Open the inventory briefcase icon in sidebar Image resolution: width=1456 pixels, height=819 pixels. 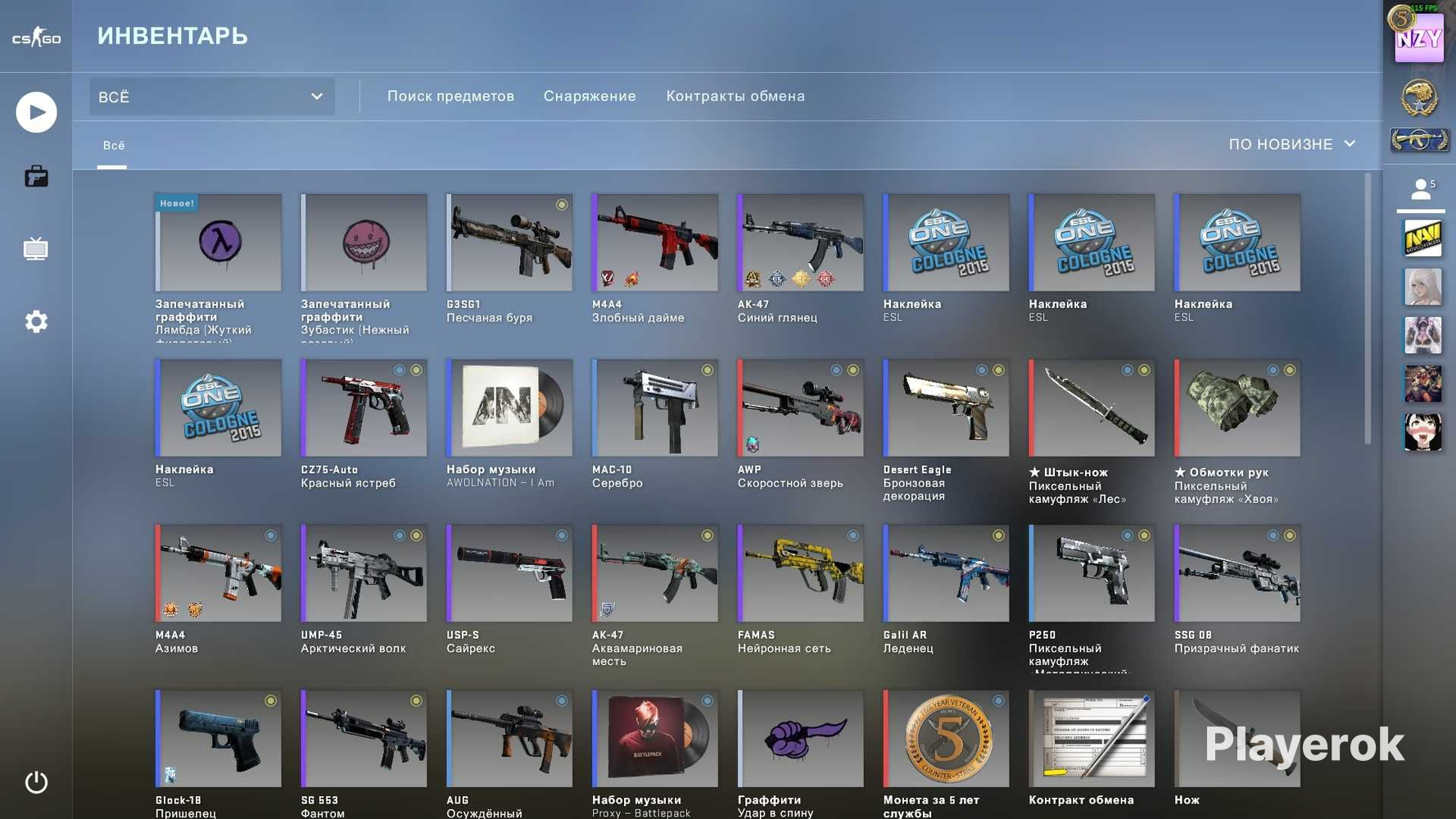pyautogui.click(x=36, y=176)
